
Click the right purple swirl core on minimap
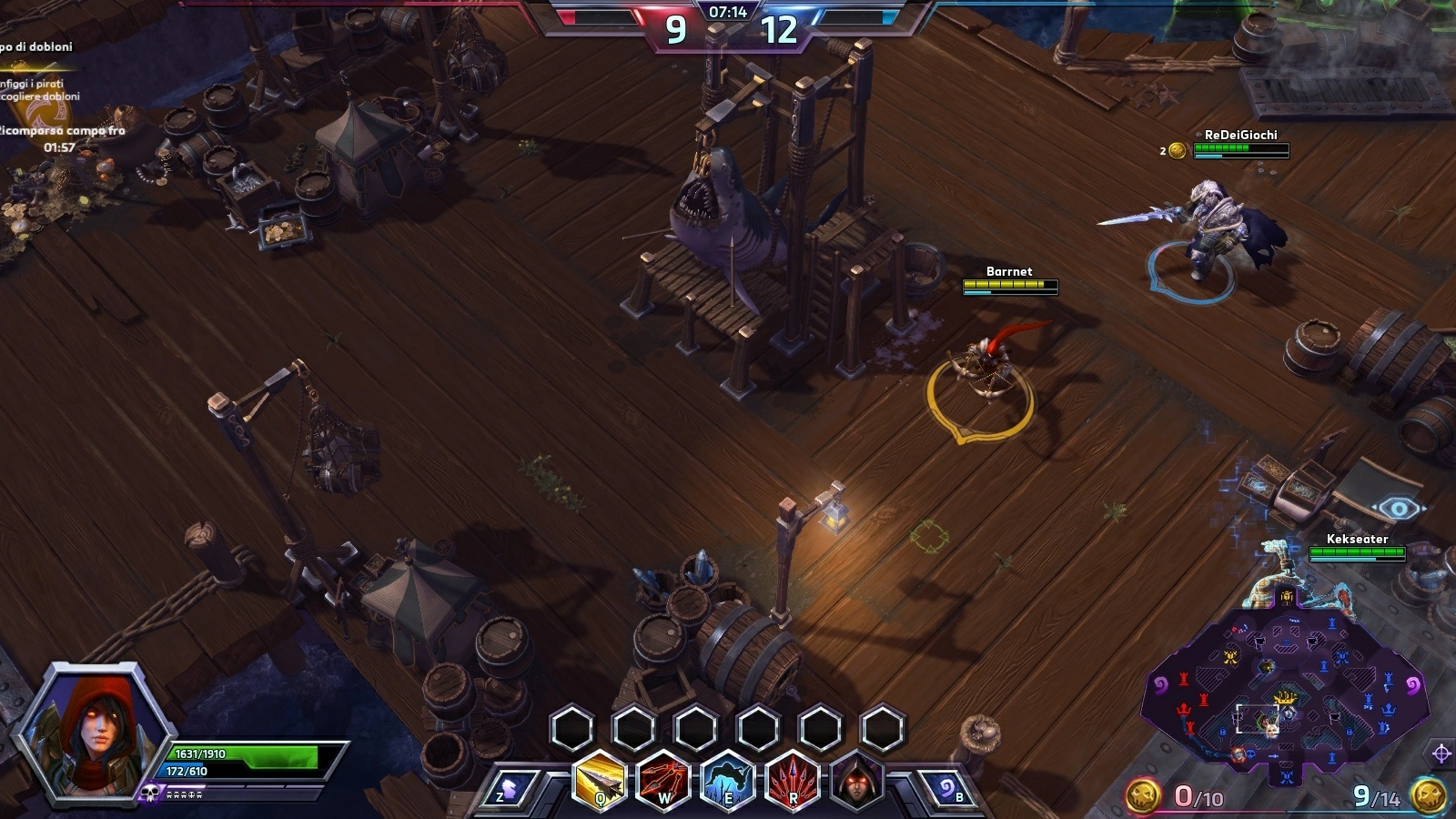click(1412, 683)
